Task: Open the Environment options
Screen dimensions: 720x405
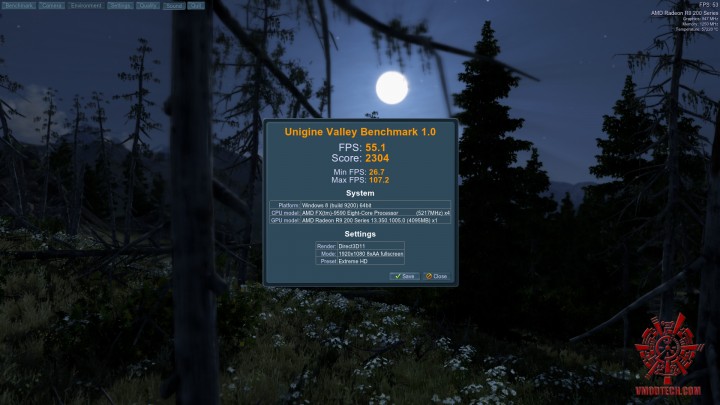Action: (x=86, y=5)
